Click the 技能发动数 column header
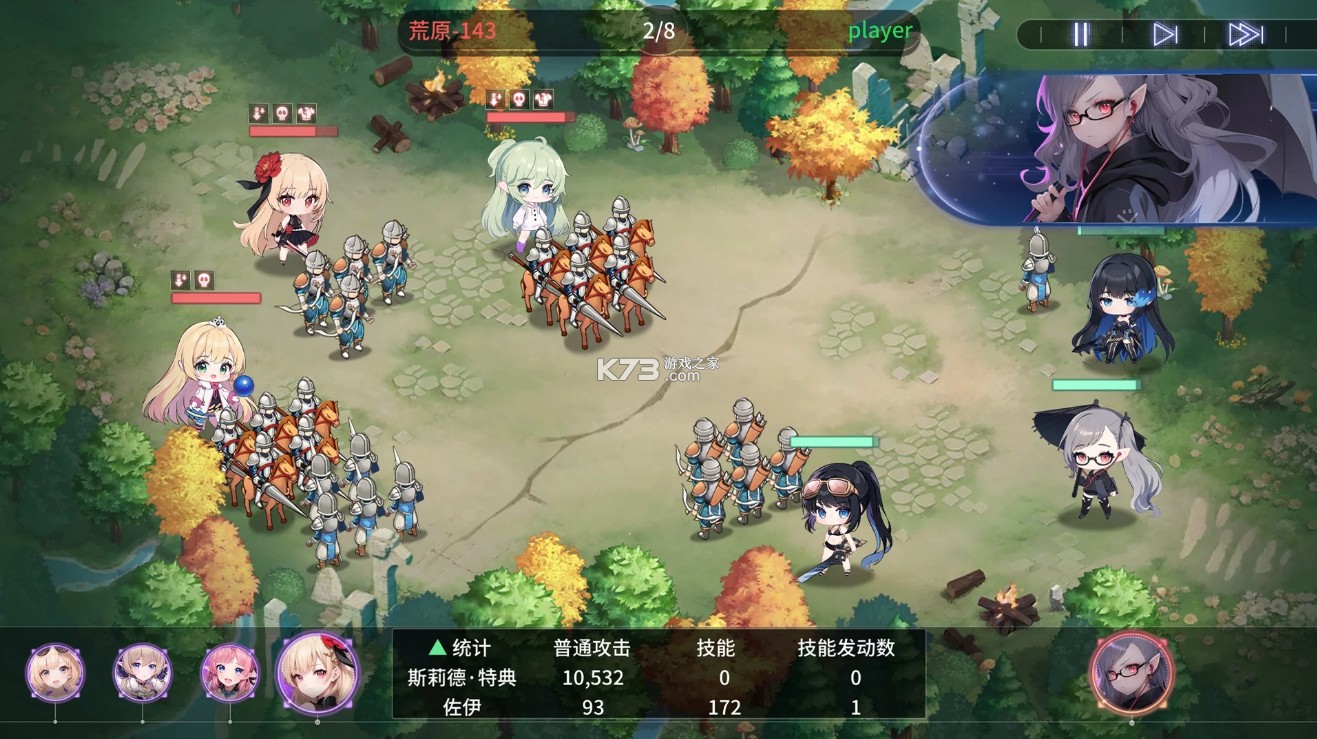1317x739 pixels. [846, 647]
